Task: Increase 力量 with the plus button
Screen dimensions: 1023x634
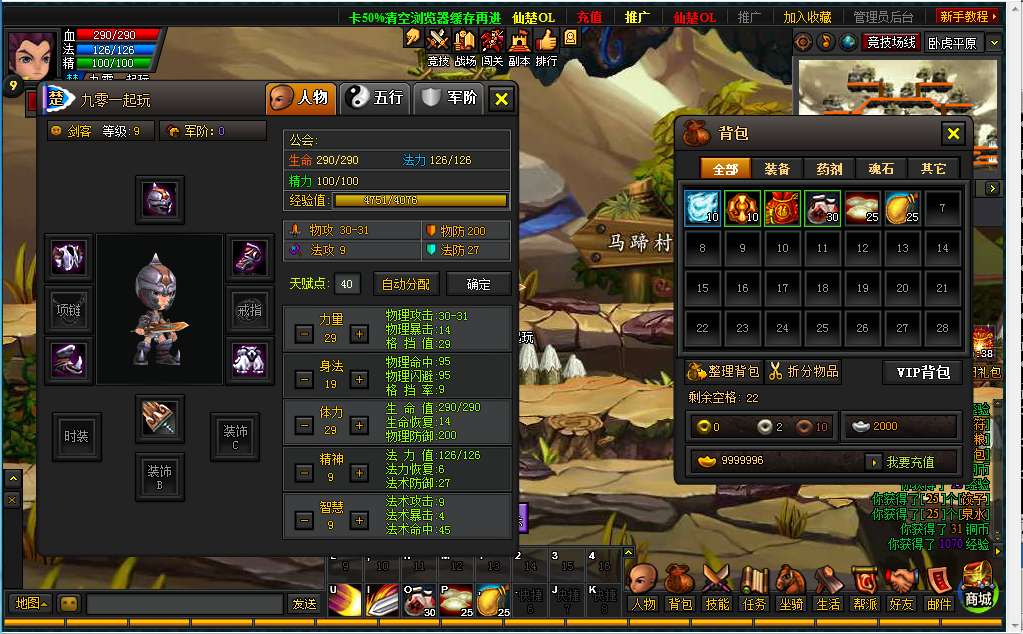Action: (359, 334)
